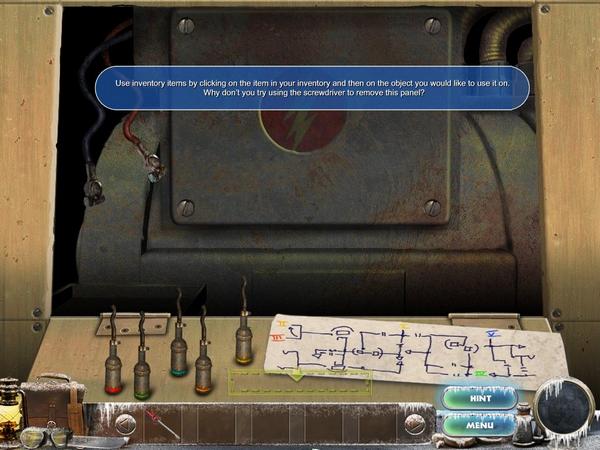This screenshot has width=600, height=450.
Task: Open the game MENU
Action: (477, 425)
